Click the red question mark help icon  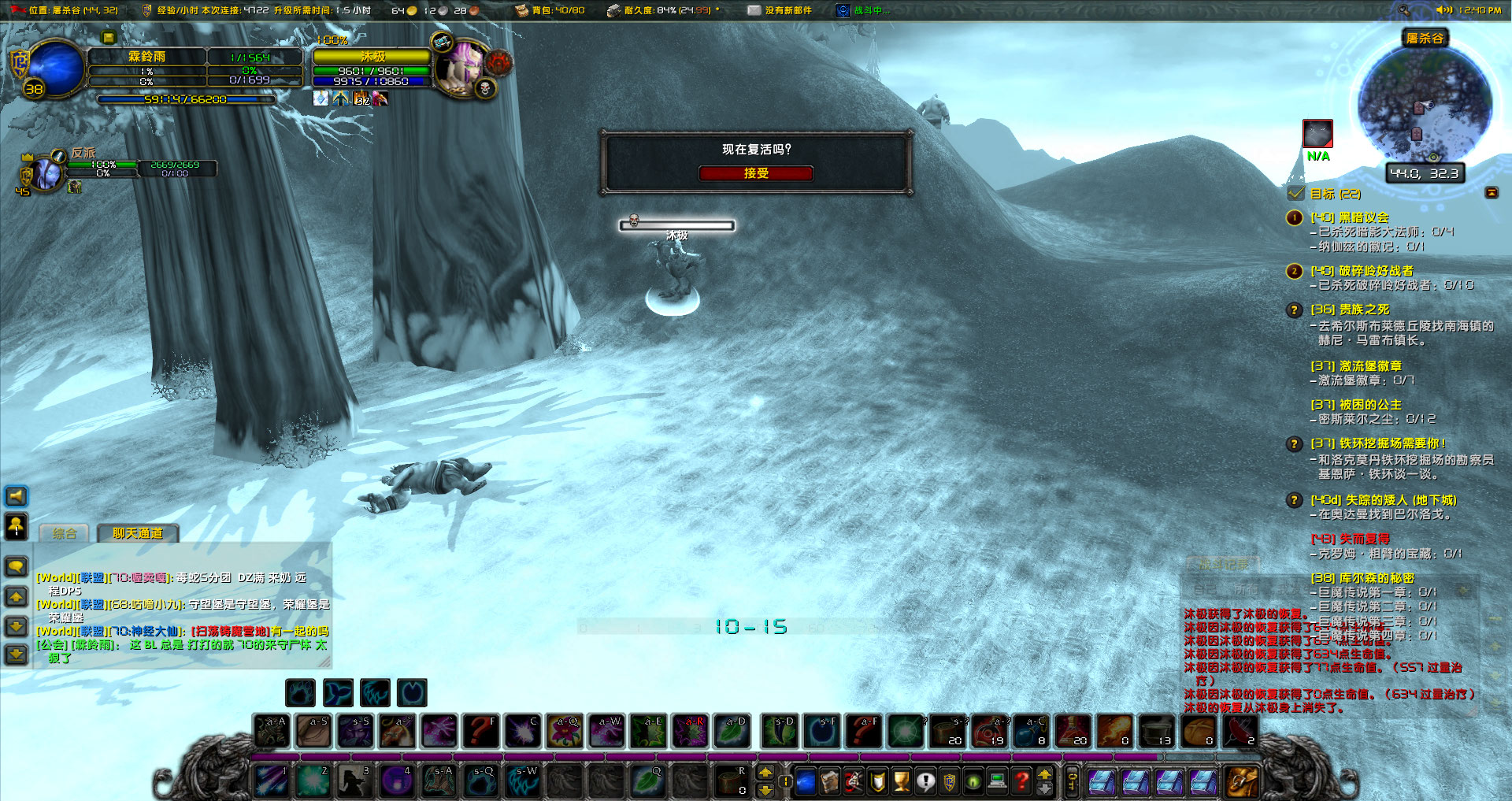click(x=1022, y=783)
